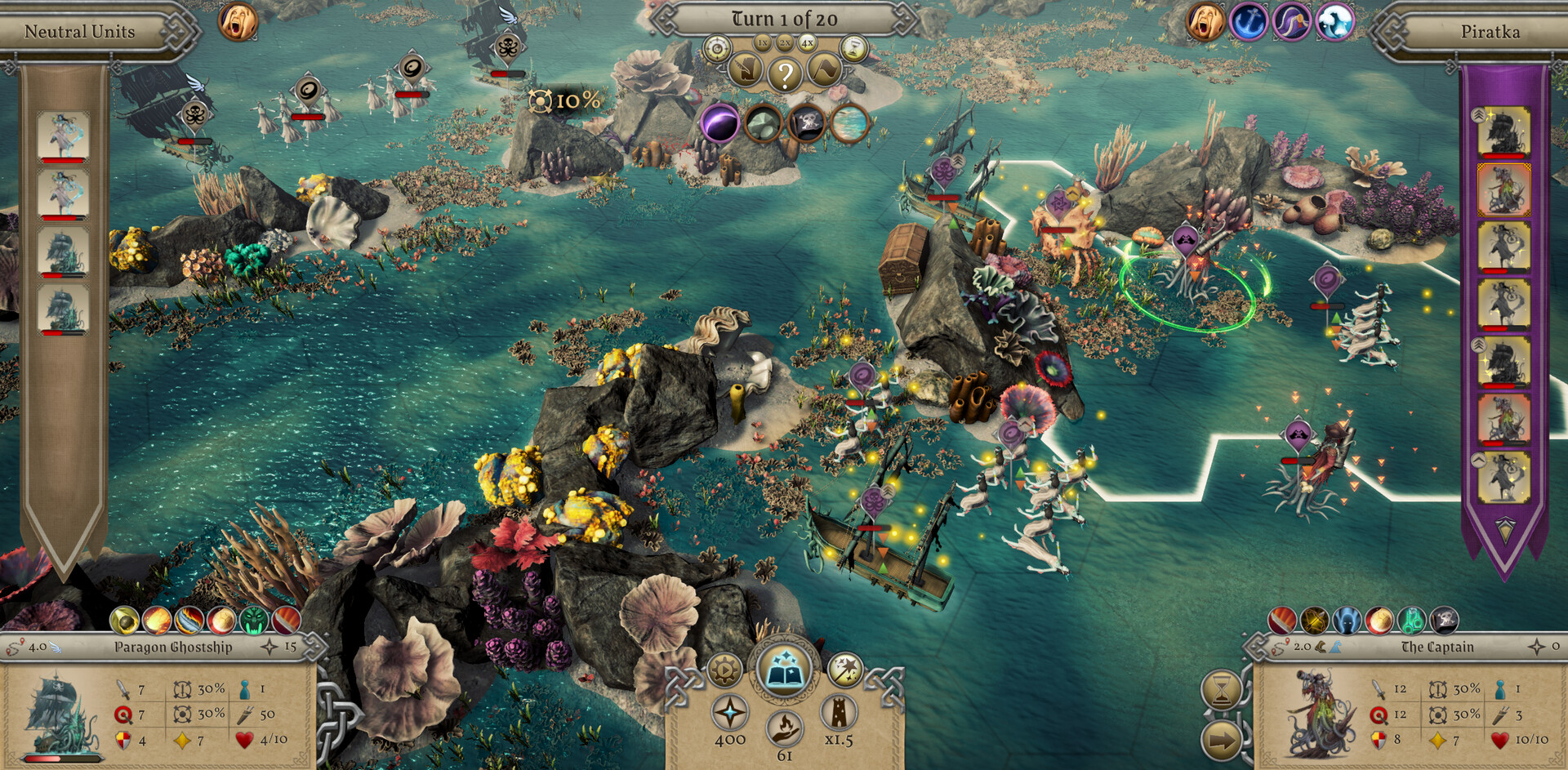Select the blue anchor effect icon
Viewport: 1568px width, 770px height.
coord(1248,22)
